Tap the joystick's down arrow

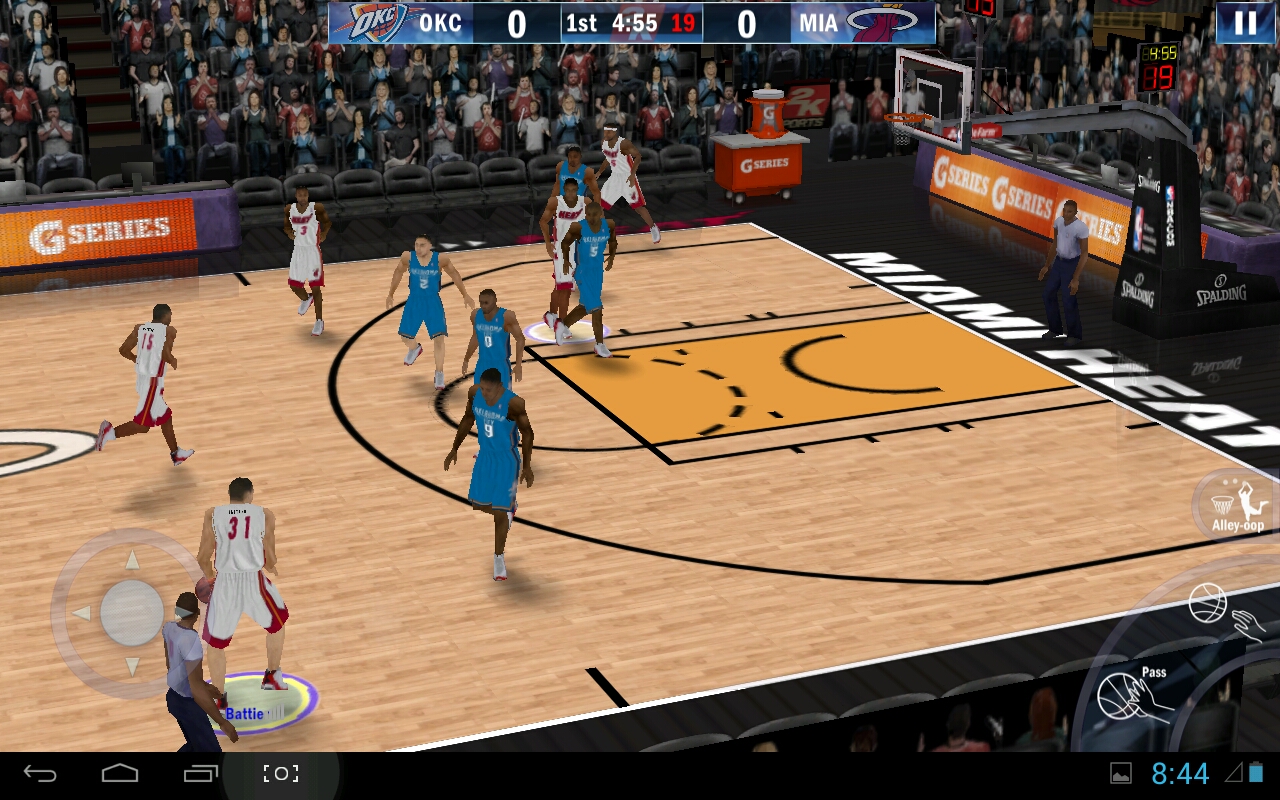[132, 665]
